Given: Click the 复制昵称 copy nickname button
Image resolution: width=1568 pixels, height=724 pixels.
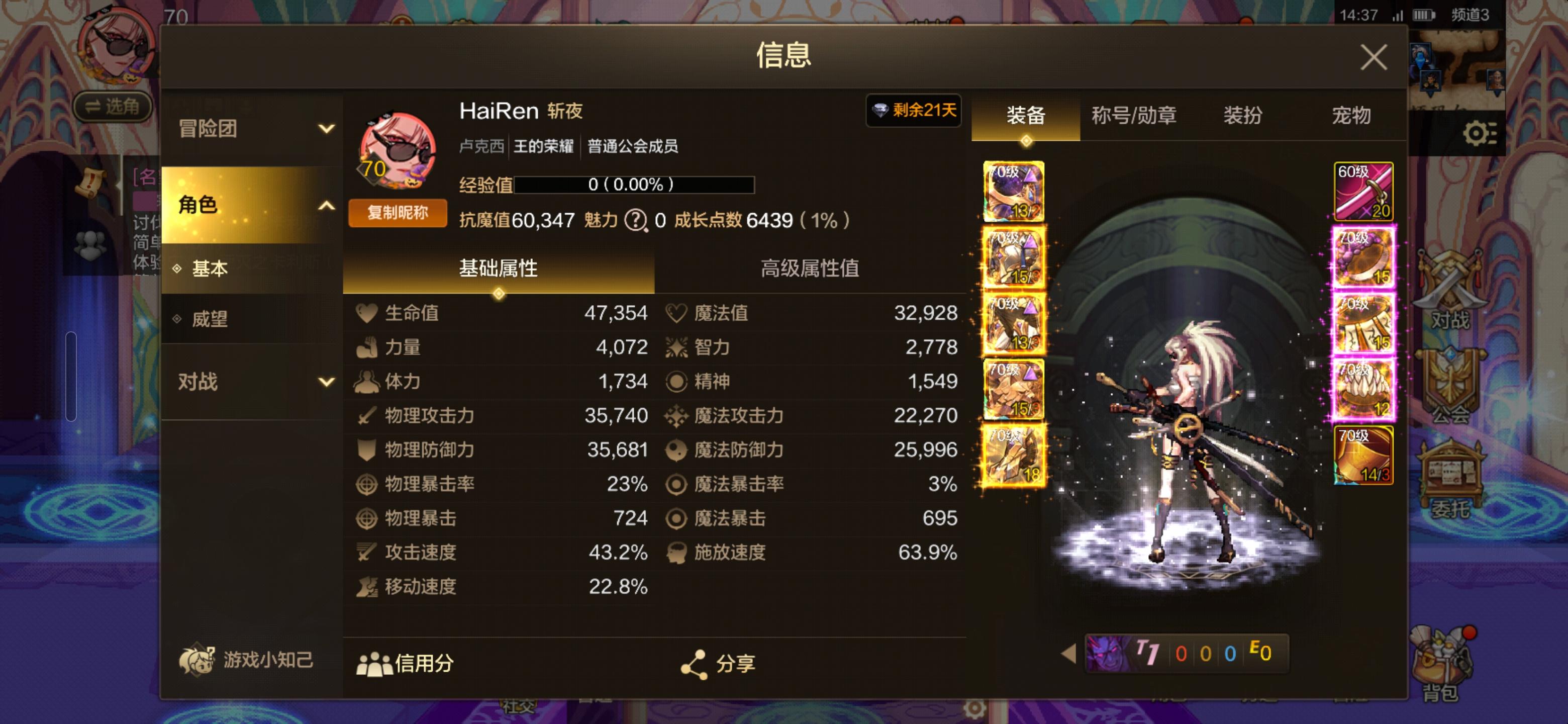Looking at the screenshot, I should coord(398,214).
